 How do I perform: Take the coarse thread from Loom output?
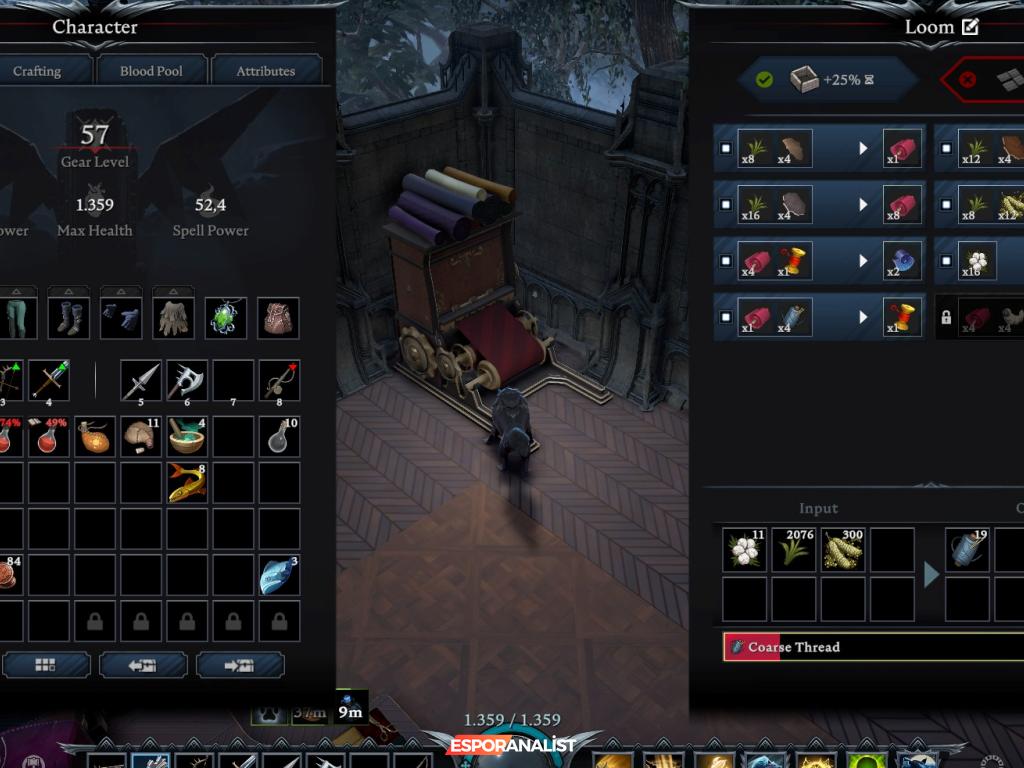967,550
